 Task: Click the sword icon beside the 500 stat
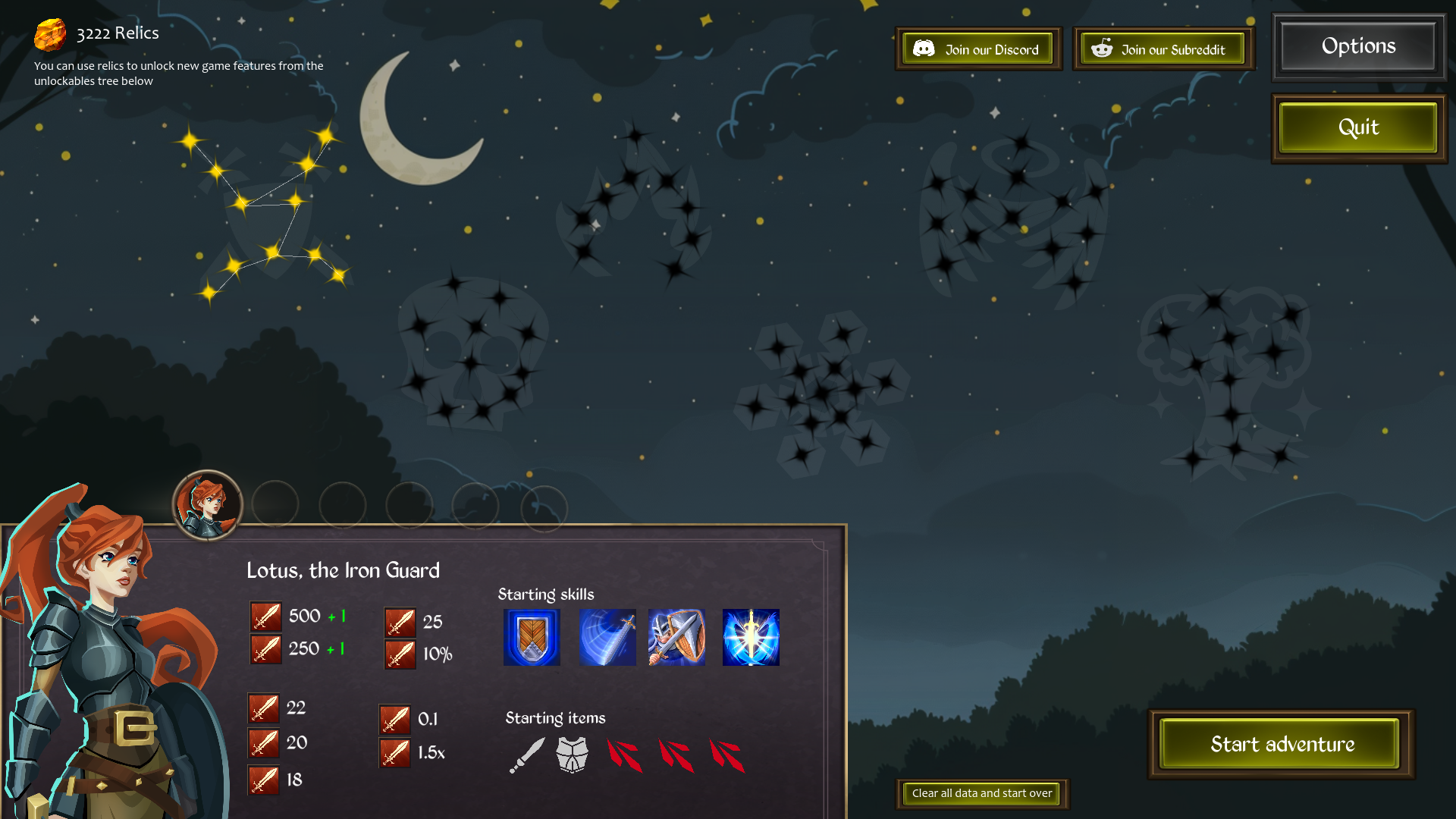pyautogui.click(x=265, y=616)
